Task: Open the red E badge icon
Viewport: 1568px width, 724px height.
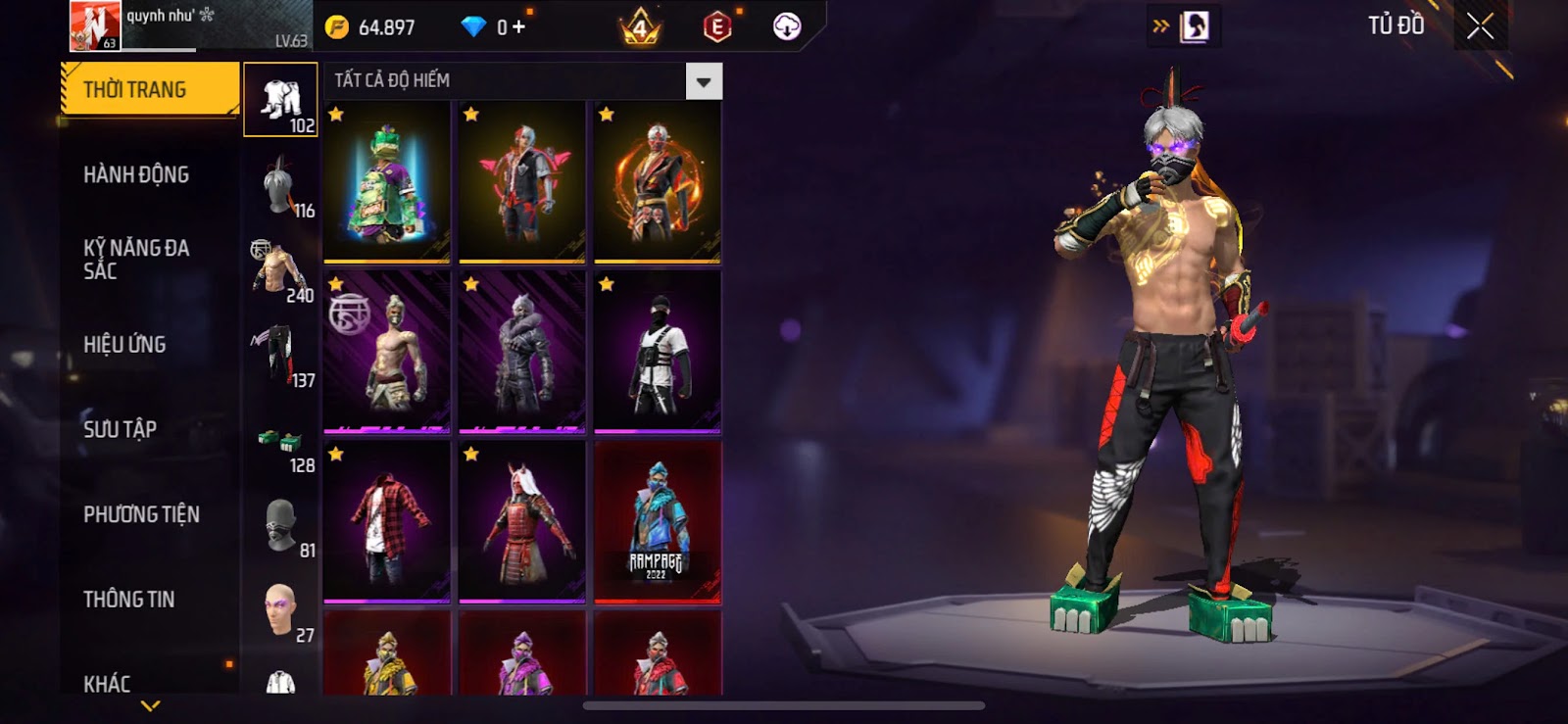Action: [x=717, y=27]
